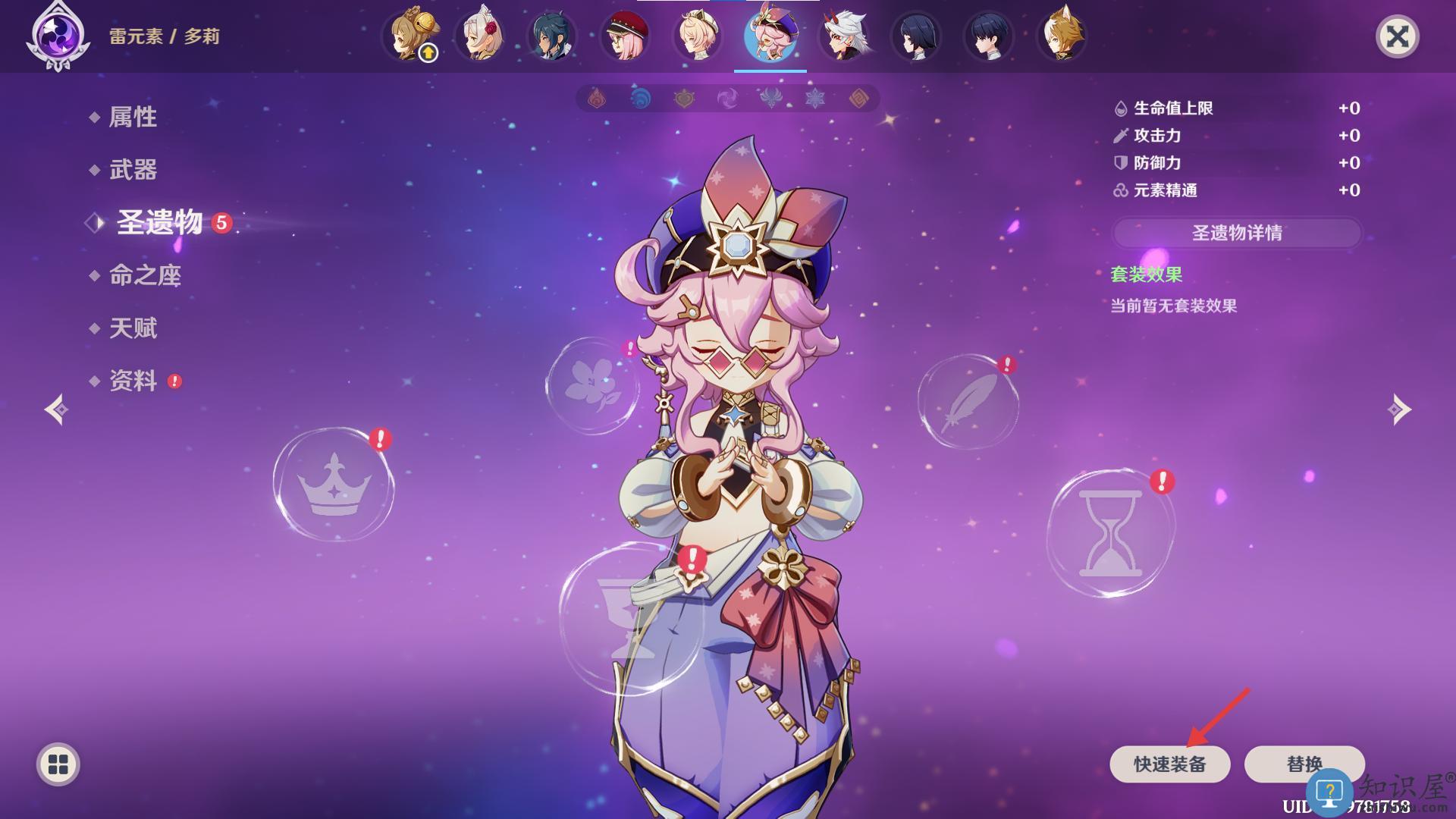This screenshot has height=819, width=1456.
Task: Open 圣遗物详情 artifact details
Action: pyautogui.click(x=1237, y=233)
